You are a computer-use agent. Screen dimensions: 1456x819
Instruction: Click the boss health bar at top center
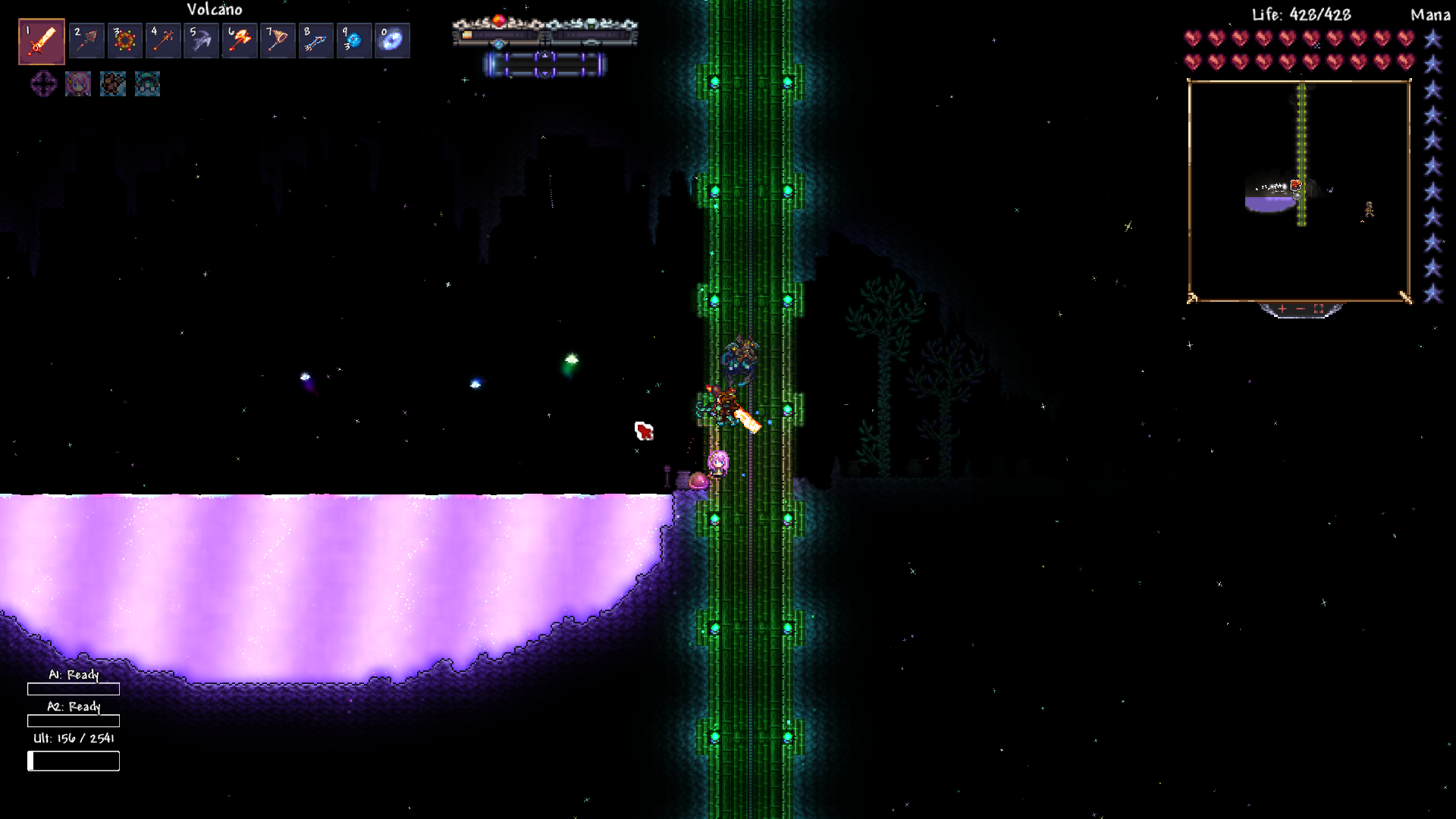tap(544, 34)
